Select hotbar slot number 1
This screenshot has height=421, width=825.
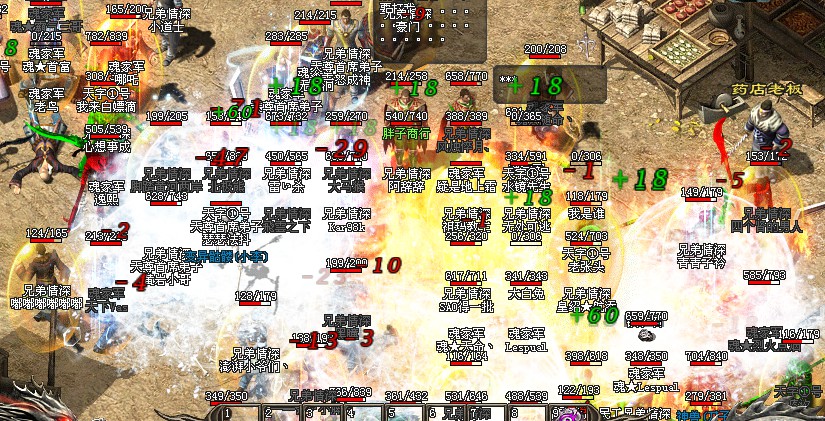[242, 411]
